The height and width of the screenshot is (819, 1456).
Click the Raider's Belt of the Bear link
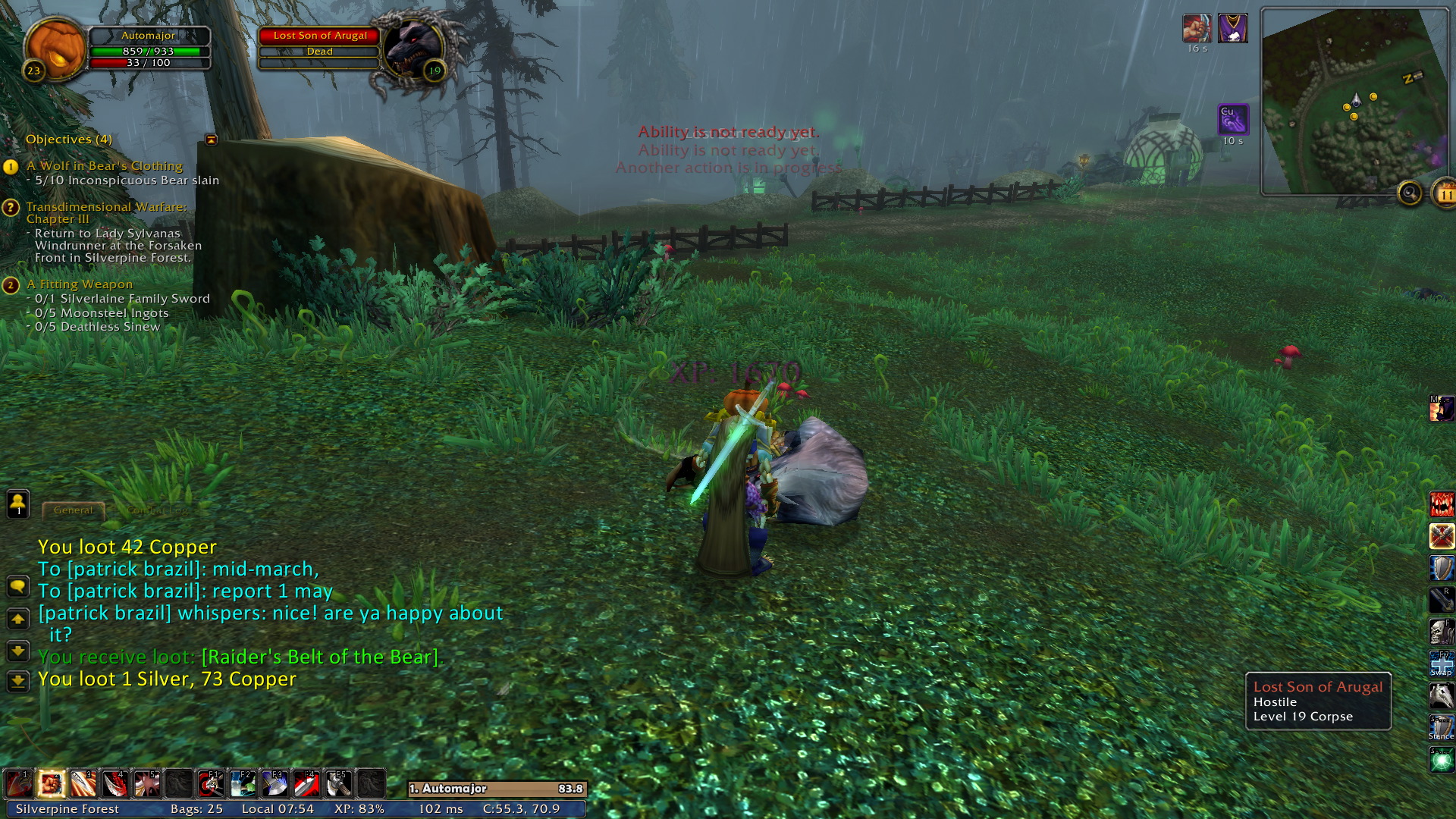[320, 657]
